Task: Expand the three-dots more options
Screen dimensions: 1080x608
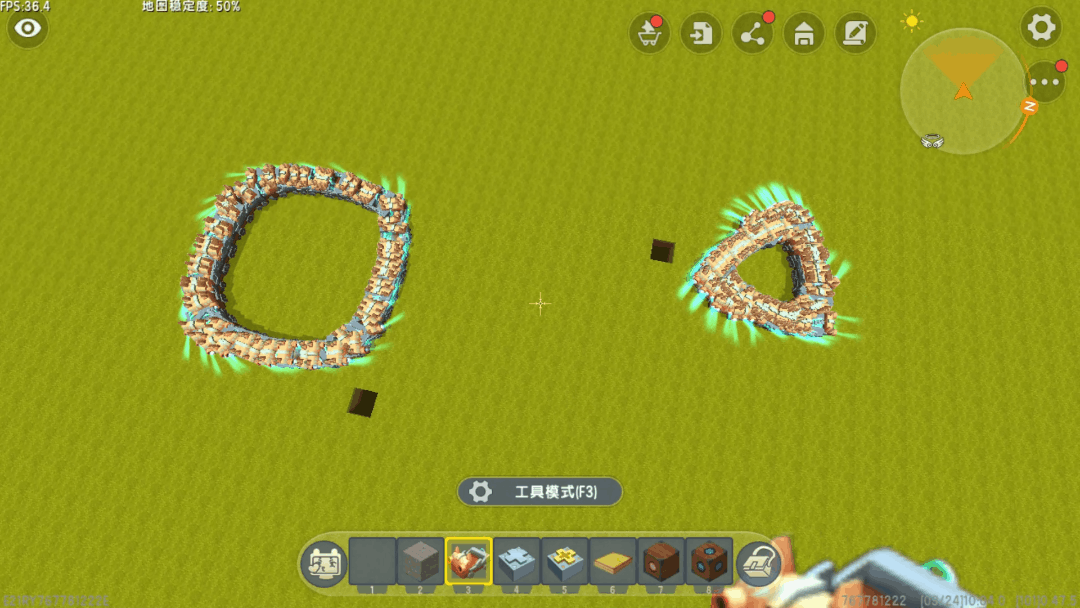Action: tap(1045, 82)
